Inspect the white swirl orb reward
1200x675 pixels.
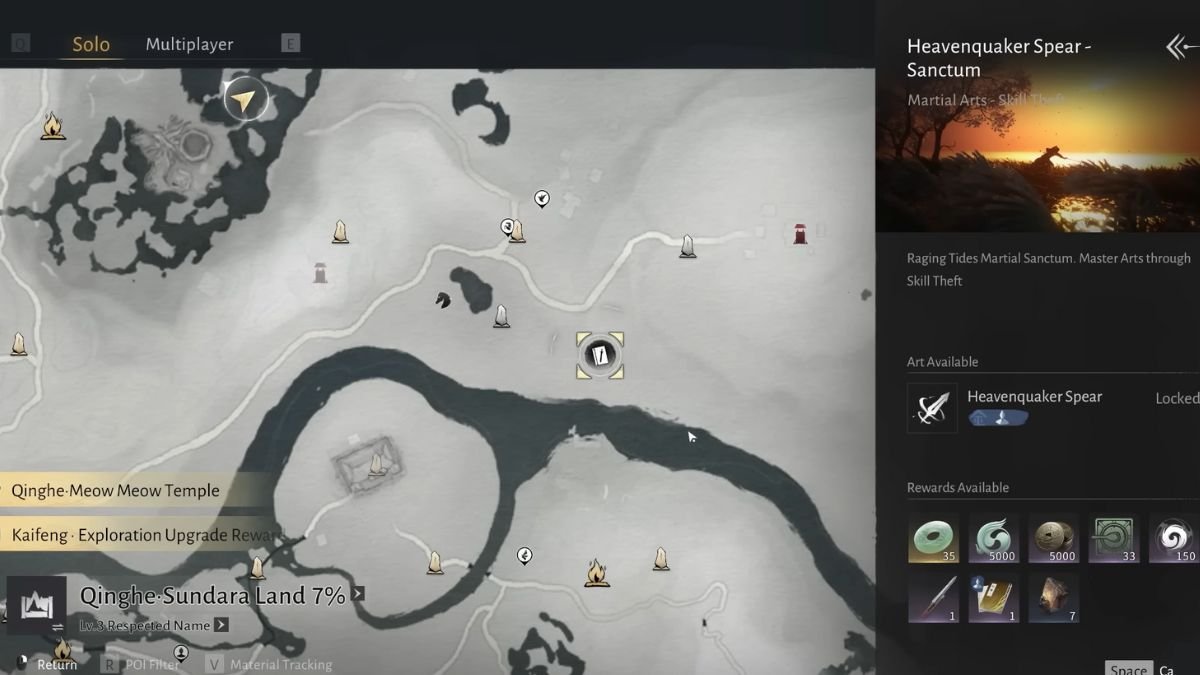click(x=1173, y=538)
